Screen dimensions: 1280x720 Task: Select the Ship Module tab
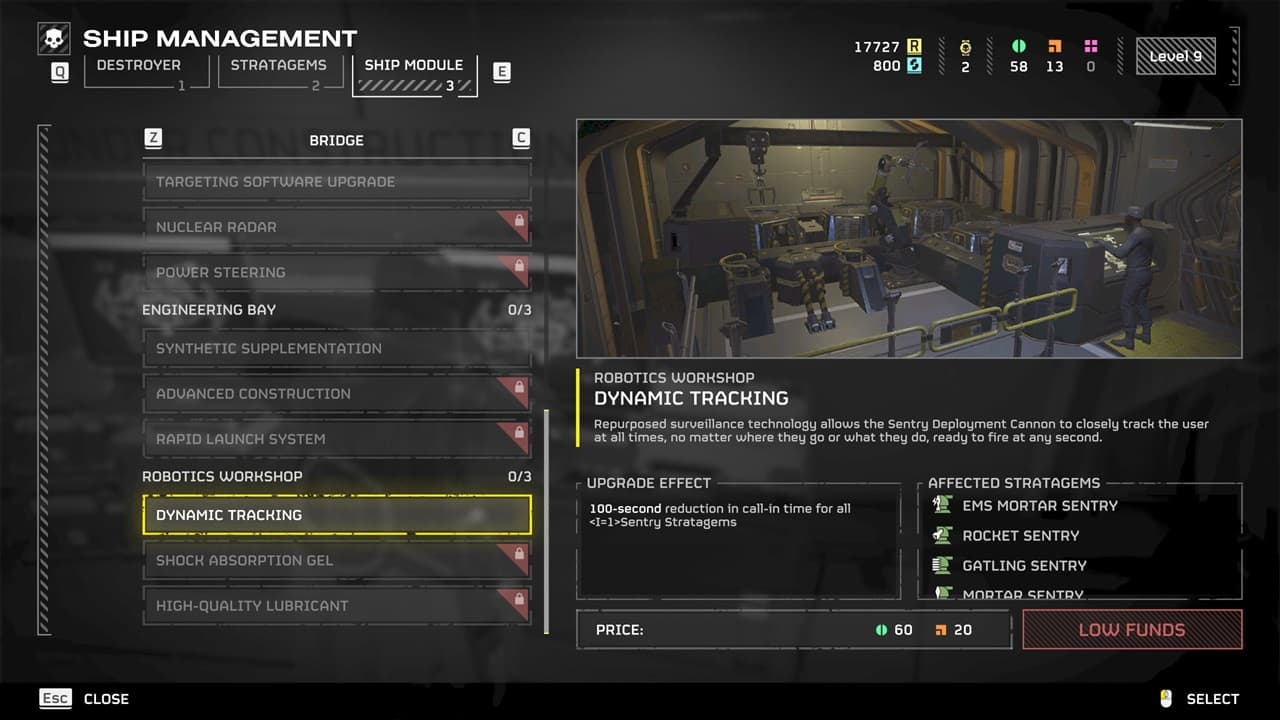tap(414, 72)
